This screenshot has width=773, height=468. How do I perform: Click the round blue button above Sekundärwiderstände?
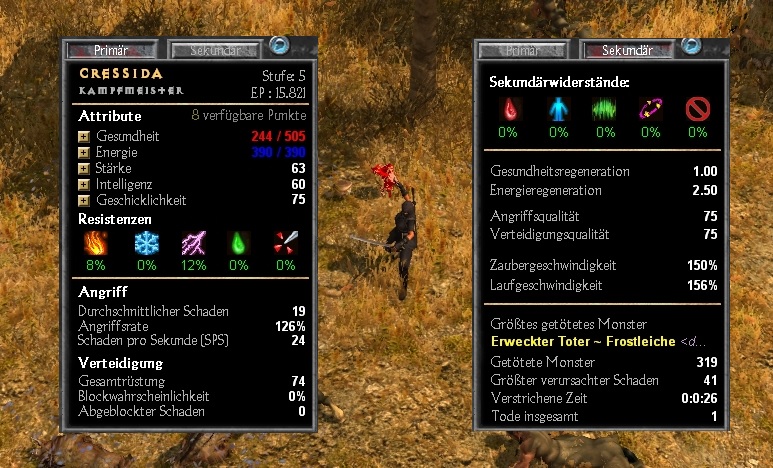[690, 46]
